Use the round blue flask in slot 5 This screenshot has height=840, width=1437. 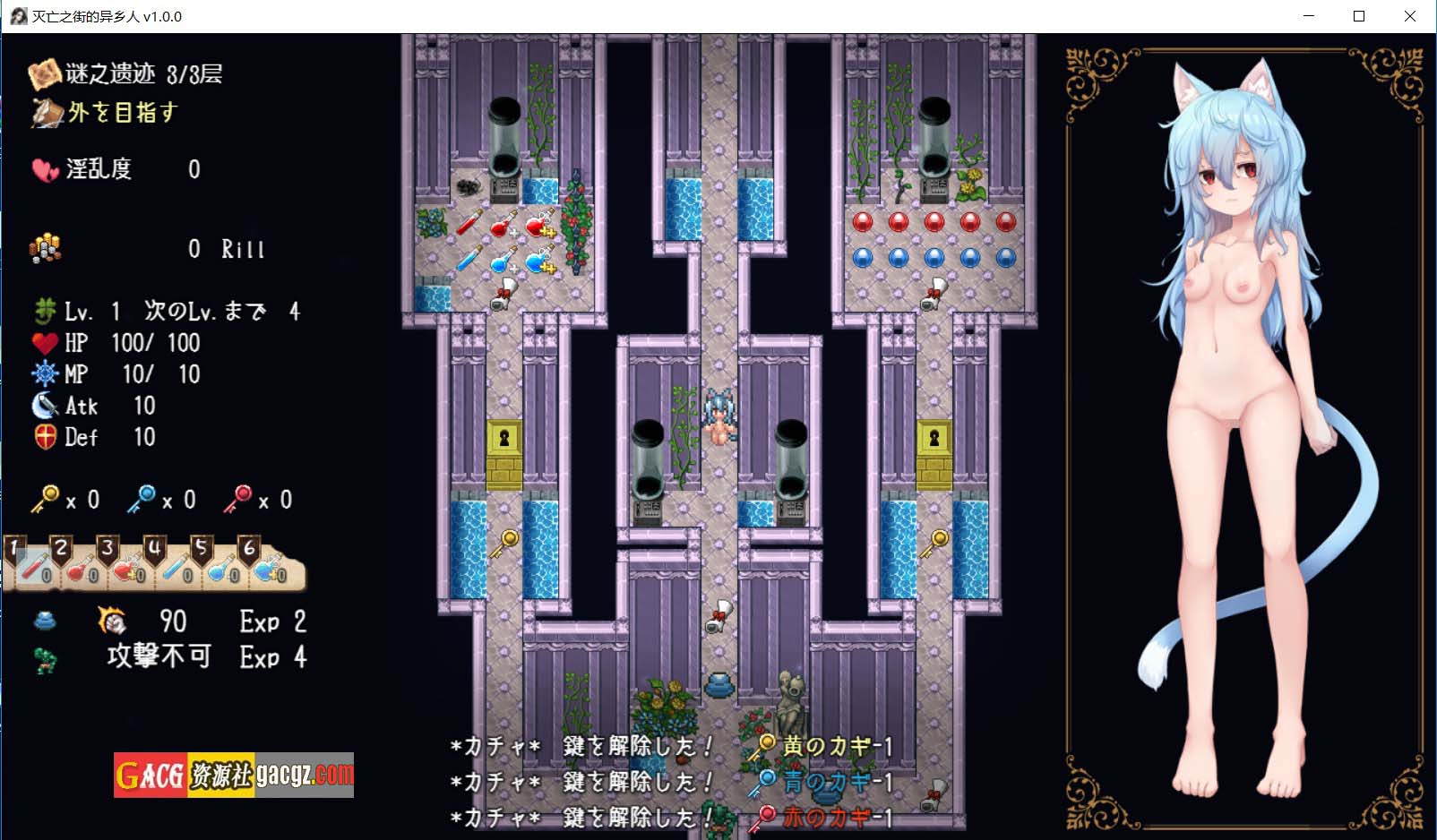tap(221, 567)
